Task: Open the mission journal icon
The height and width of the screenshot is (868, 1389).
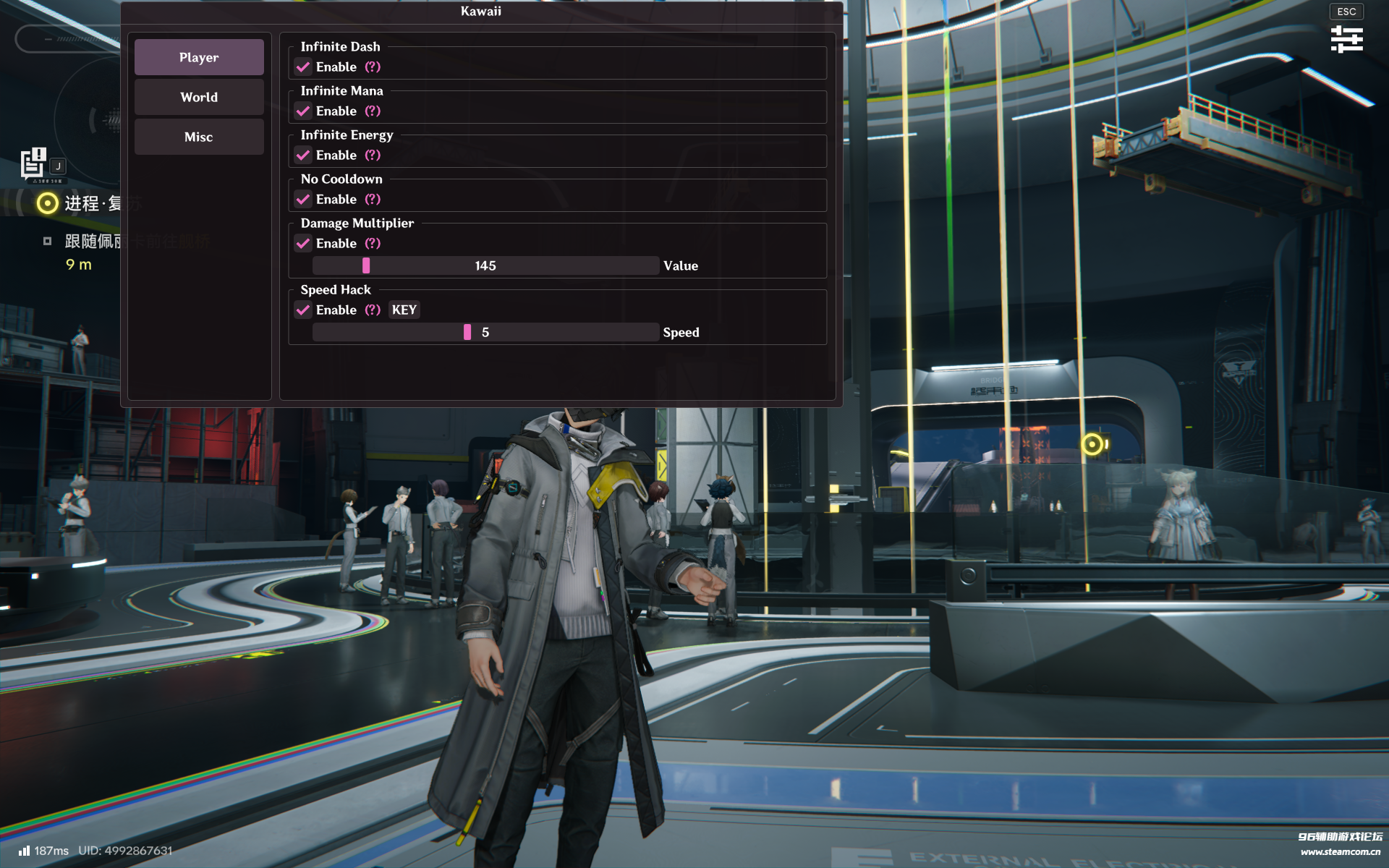Action: [x=33, y=163]
